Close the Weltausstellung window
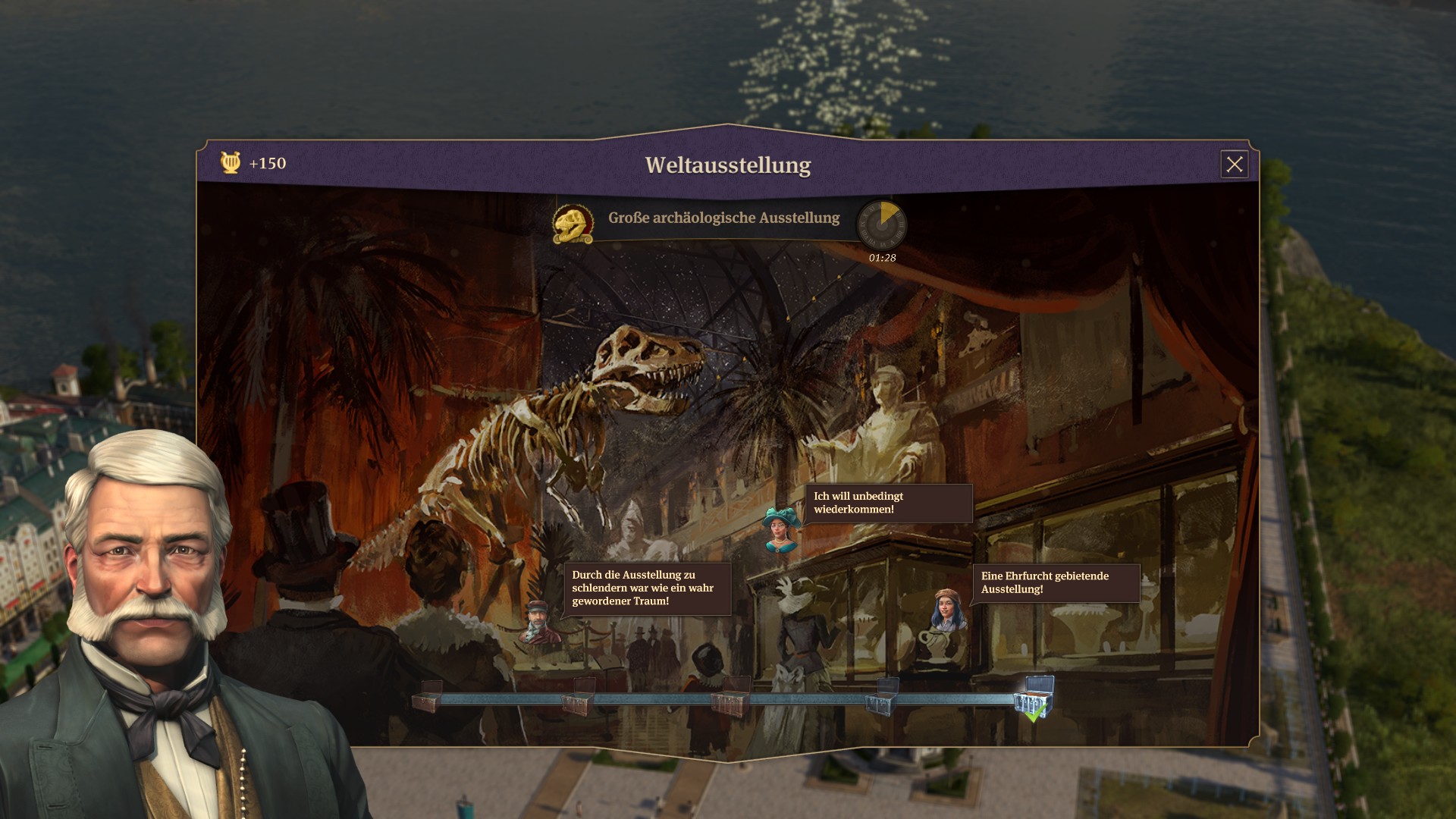The height and width of the screenshot is (819, 1456). point(1234,164)
